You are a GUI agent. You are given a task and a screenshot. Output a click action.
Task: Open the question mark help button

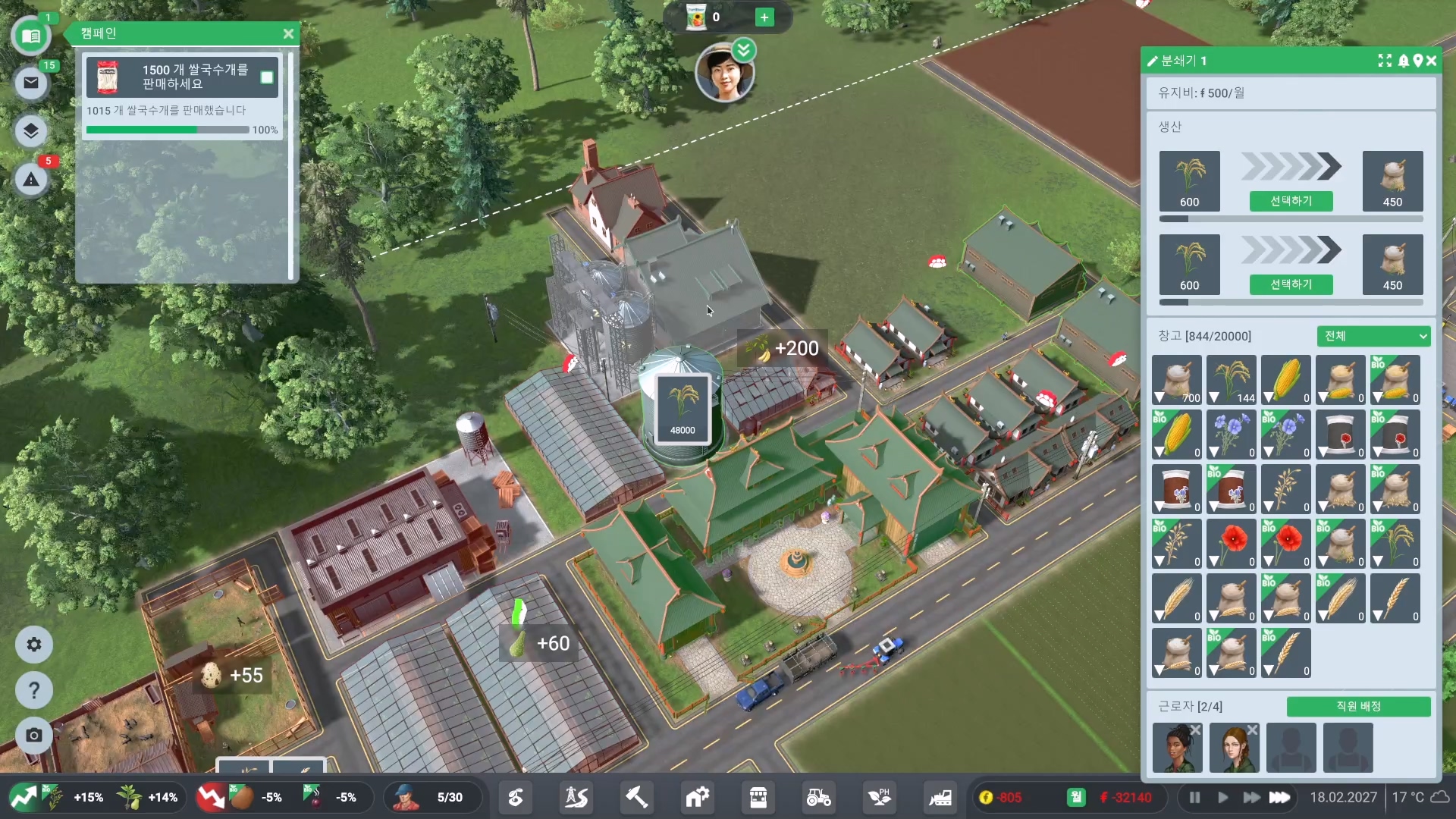(34, 690)
